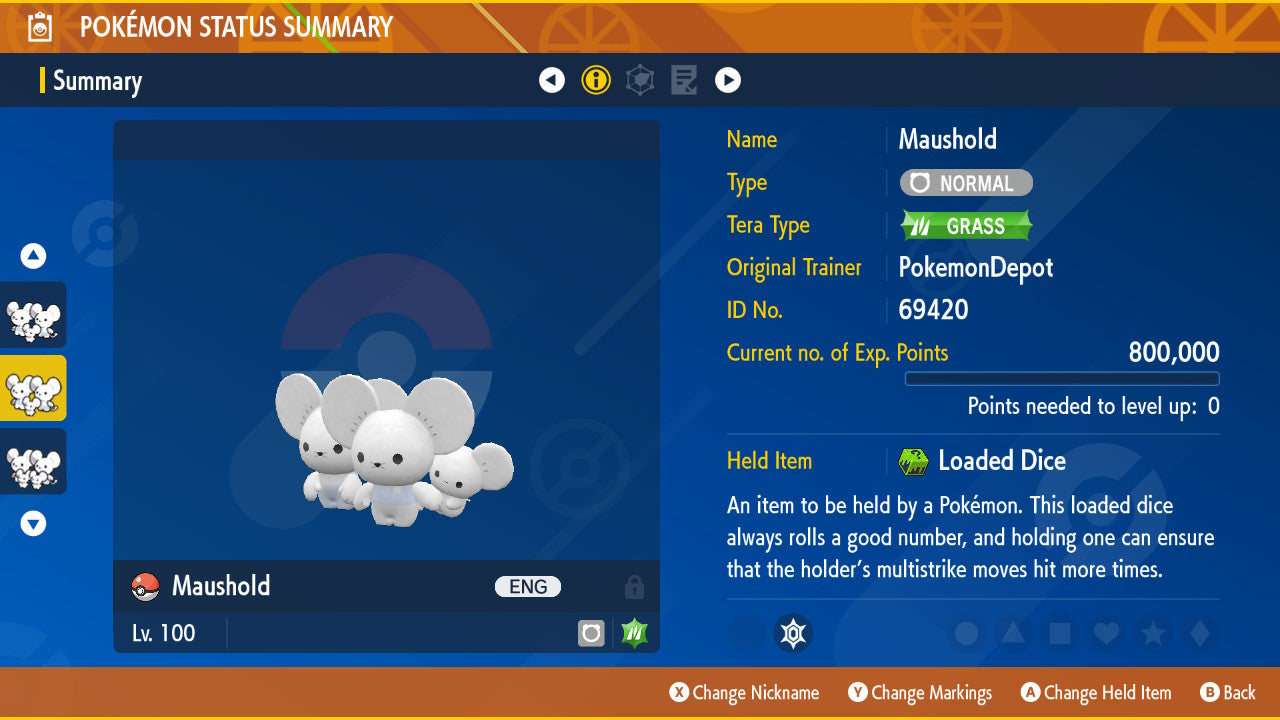The width and height of the screenshot is (1280, 720).
Task: Select the yellow info summary tab
Action: pyautogui.click(x=596, y=80)
